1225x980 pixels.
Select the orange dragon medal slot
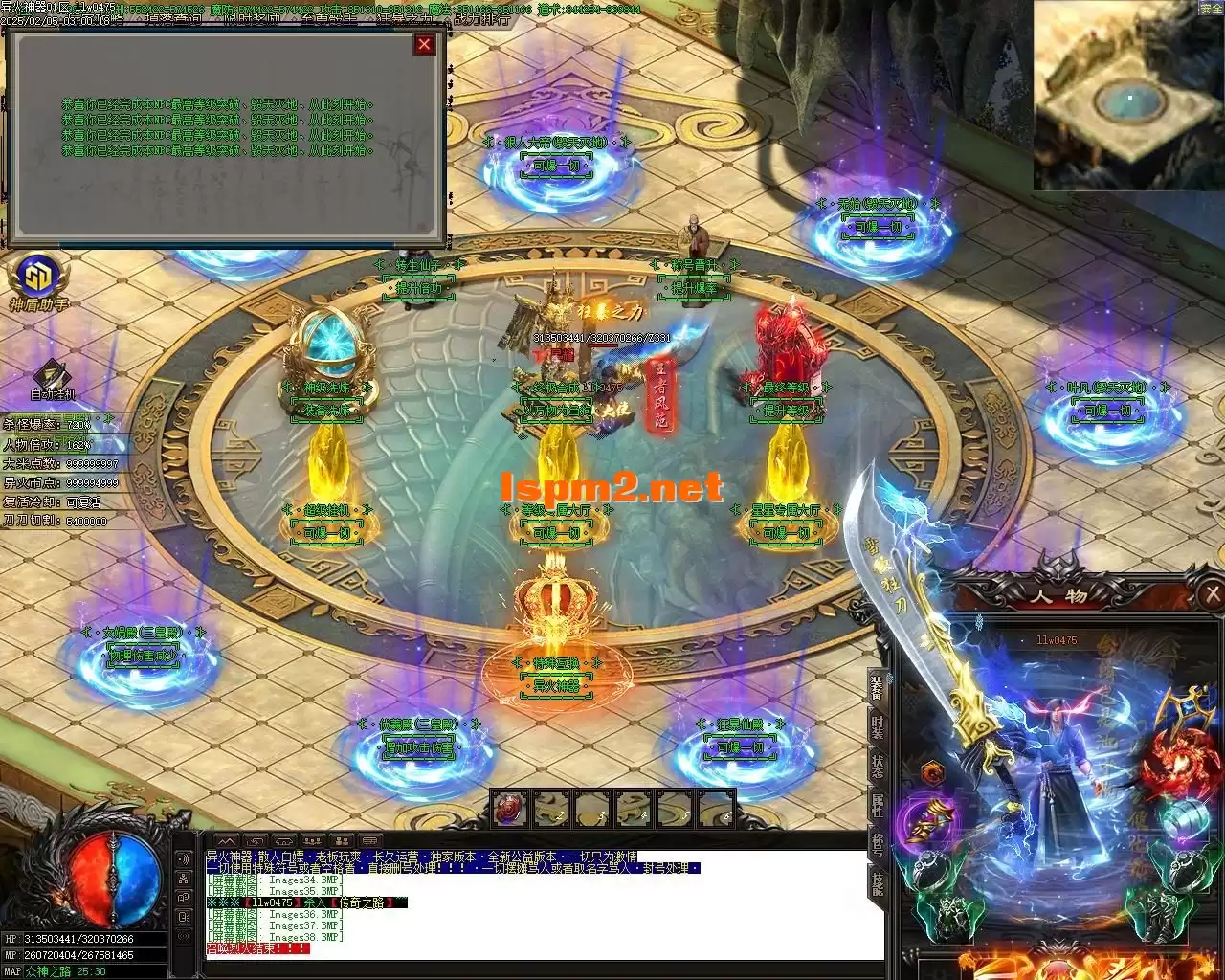tap(934, 771)
